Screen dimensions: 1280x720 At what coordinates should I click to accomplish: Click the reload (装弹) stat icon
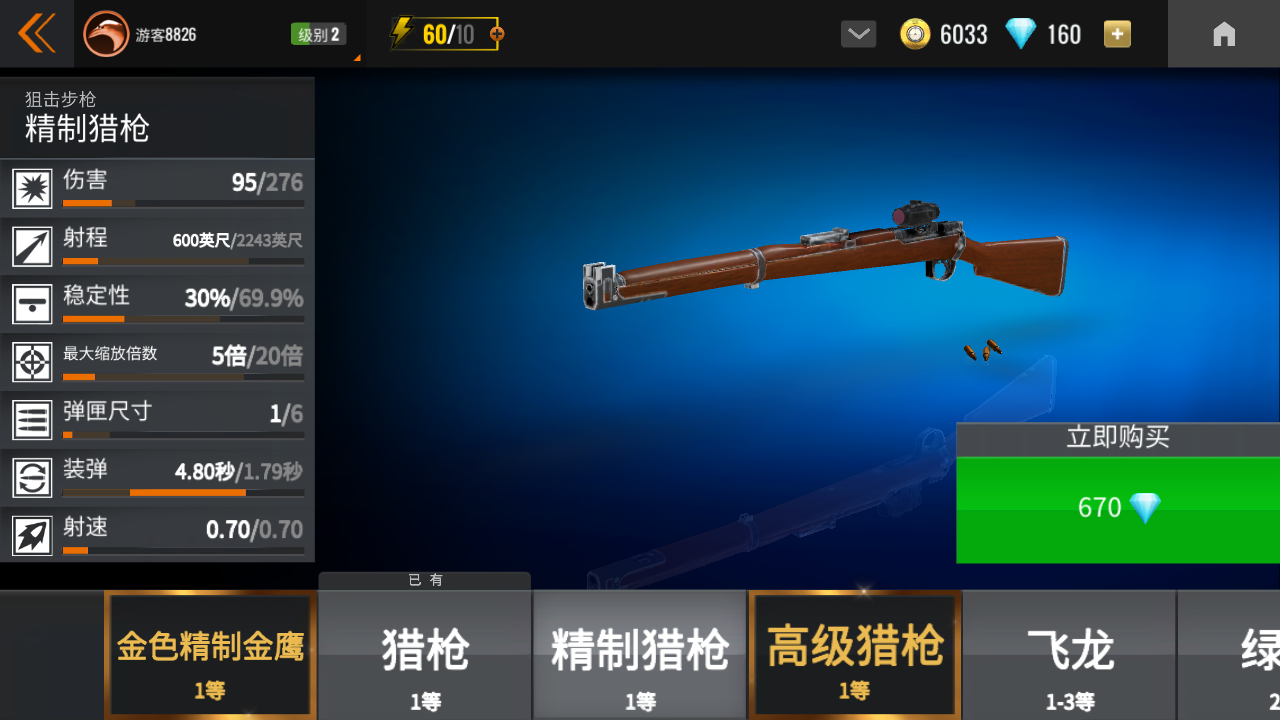point(33,477)
